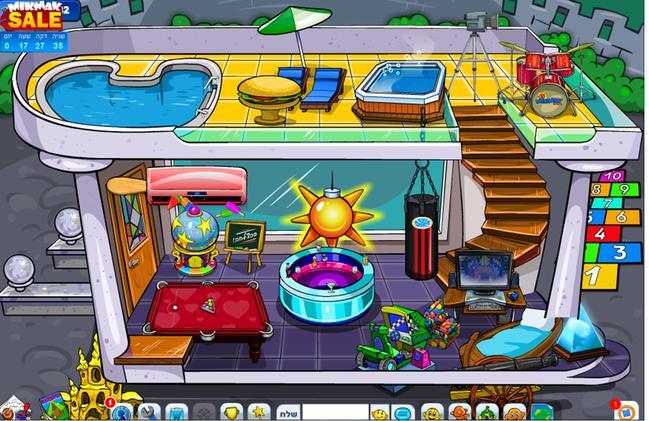Open the gold trophy icon

pyautogui.click(x=230, y=412)
